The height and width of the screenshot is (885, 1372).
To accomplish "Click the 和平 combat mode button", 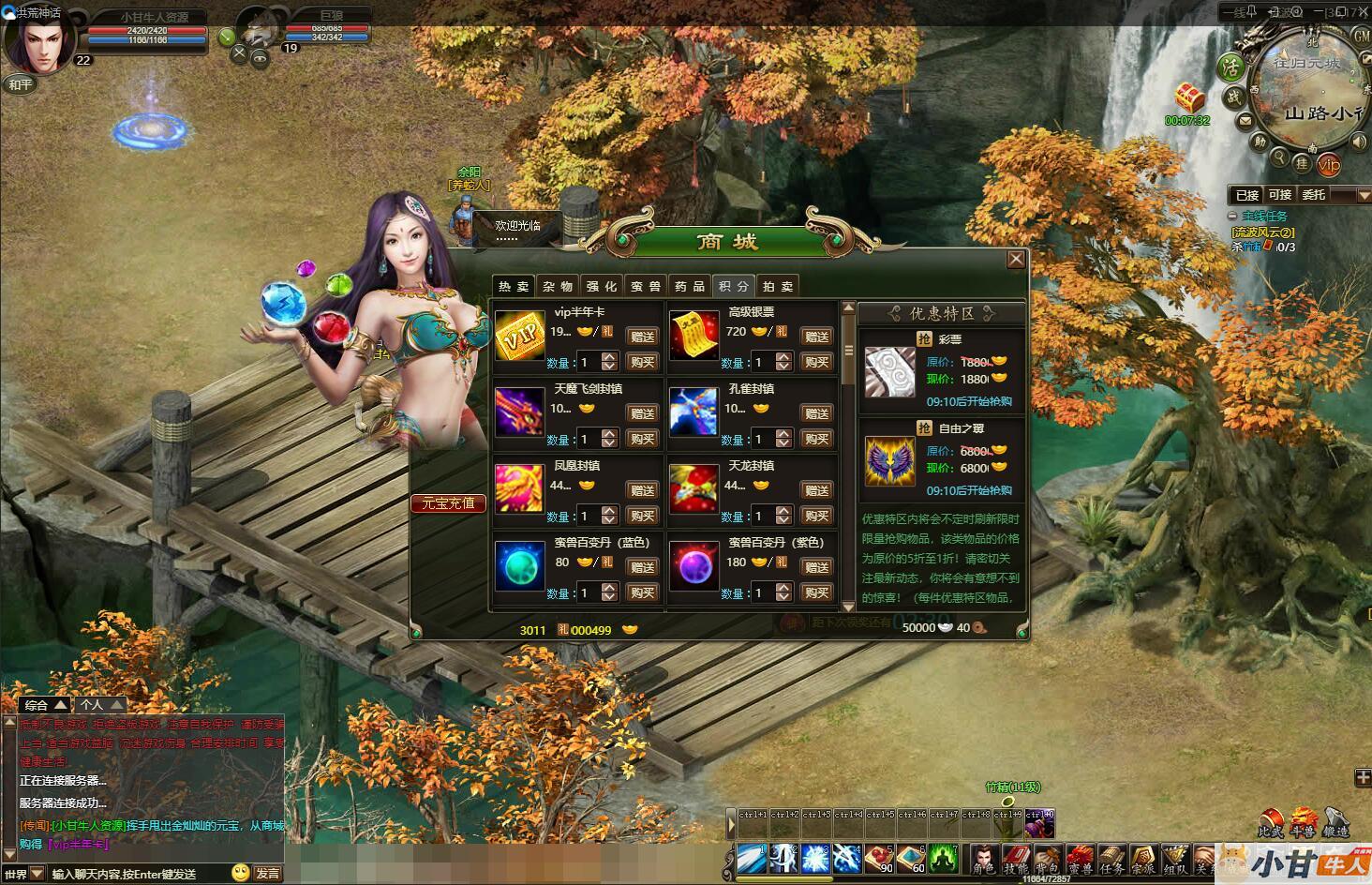I will (21, 84).
